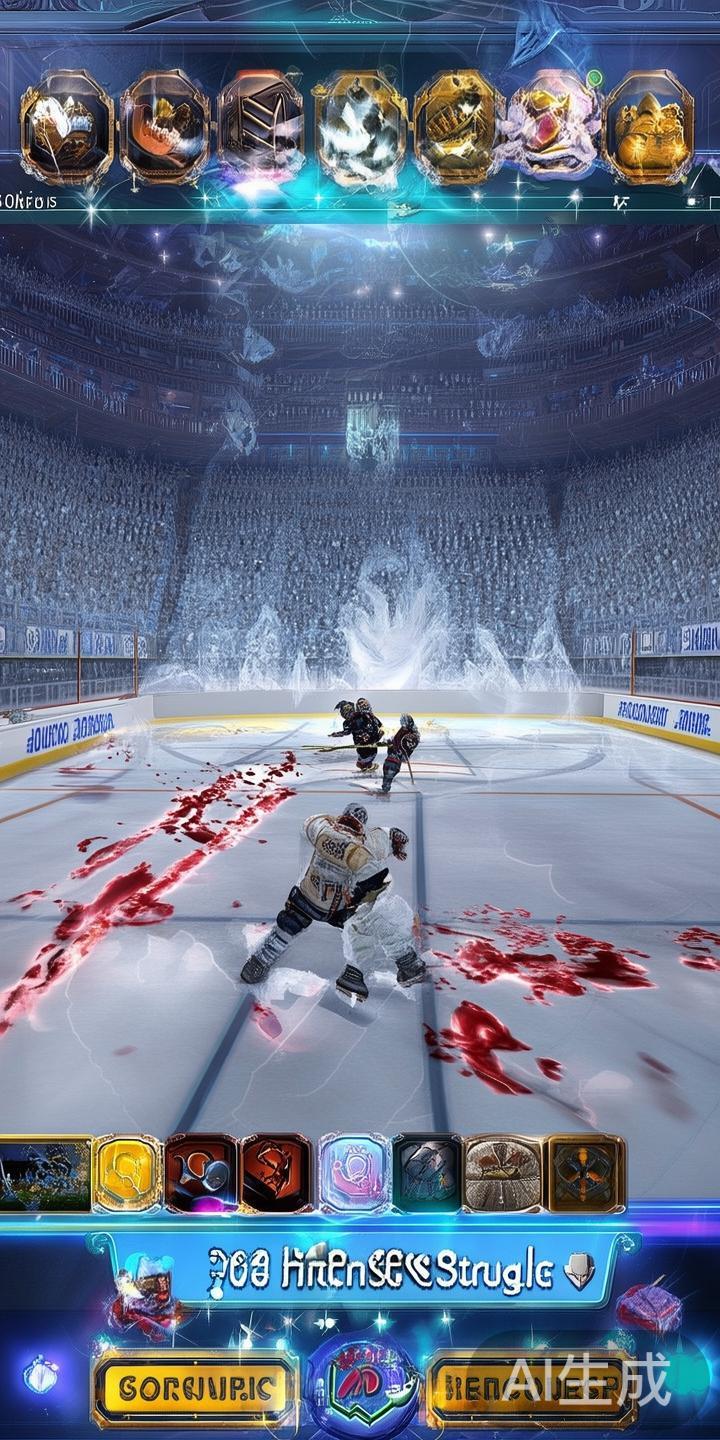Screen dimensions: 720x1440
Task: Select the beige arena ability icon
Action: [503, 1174]
